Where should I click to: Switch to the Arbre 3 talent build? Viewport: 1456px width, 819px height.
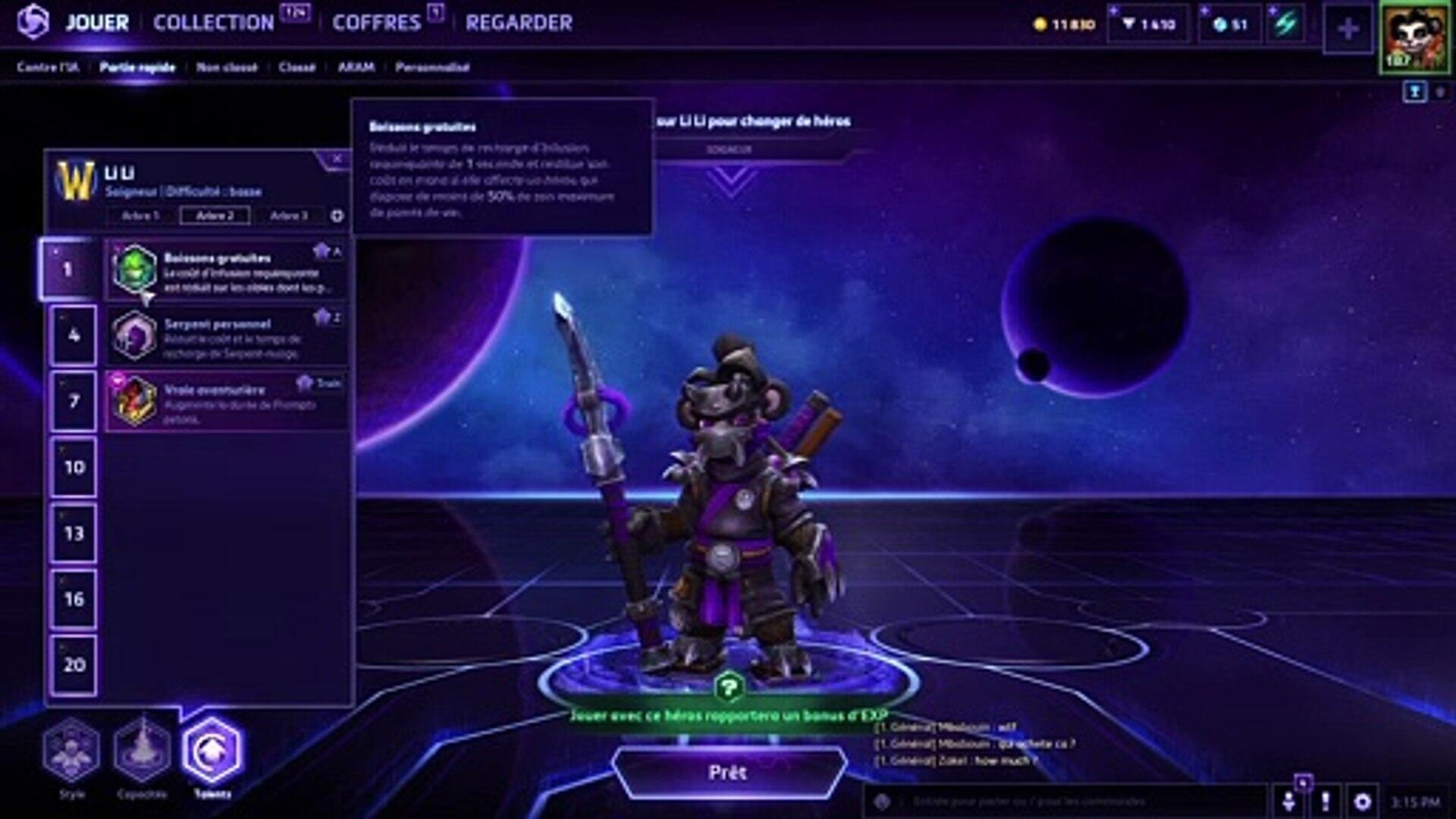click(x=289, y=215)
